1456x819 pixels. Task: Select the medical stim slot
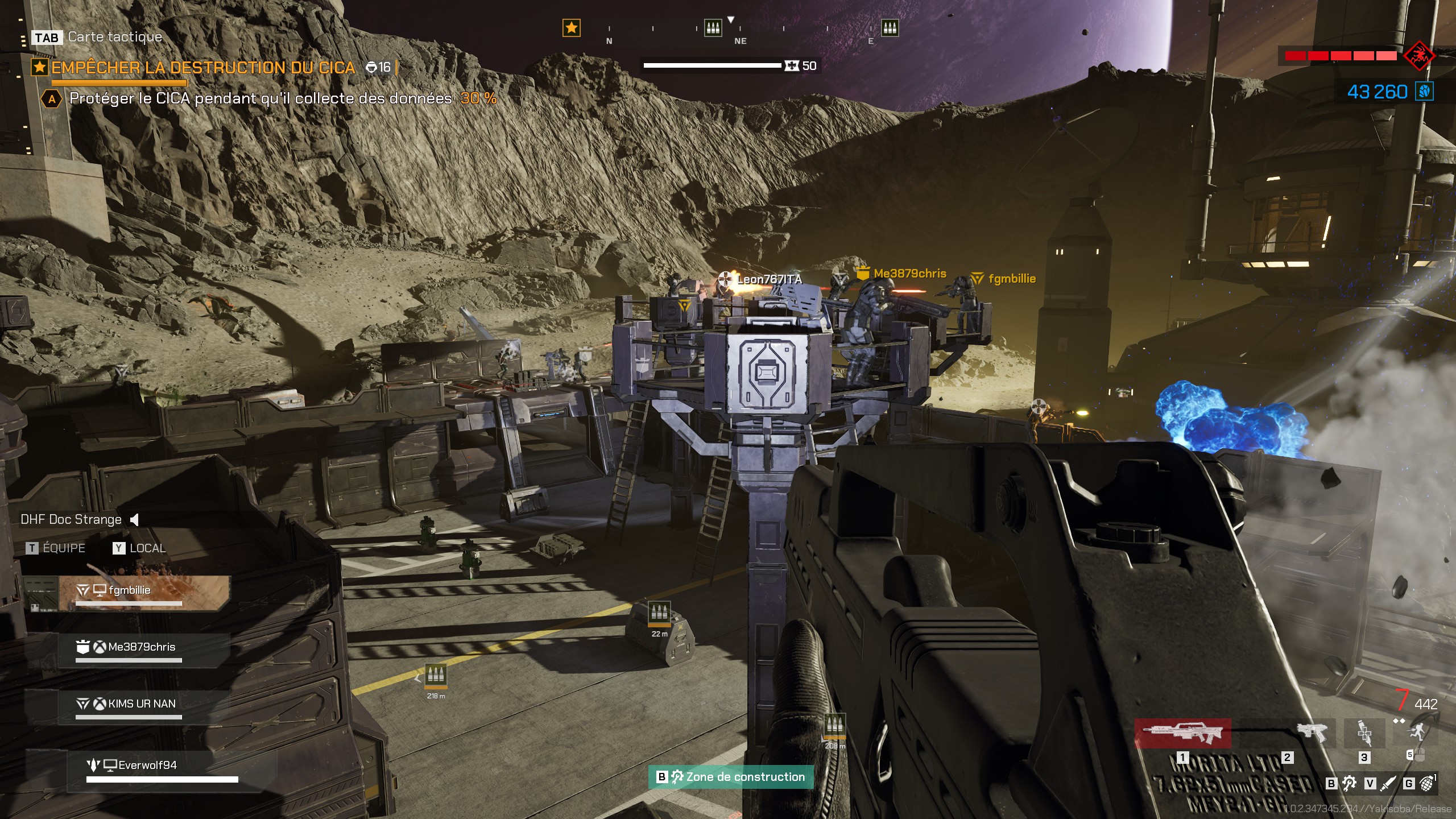point(1364,733)
